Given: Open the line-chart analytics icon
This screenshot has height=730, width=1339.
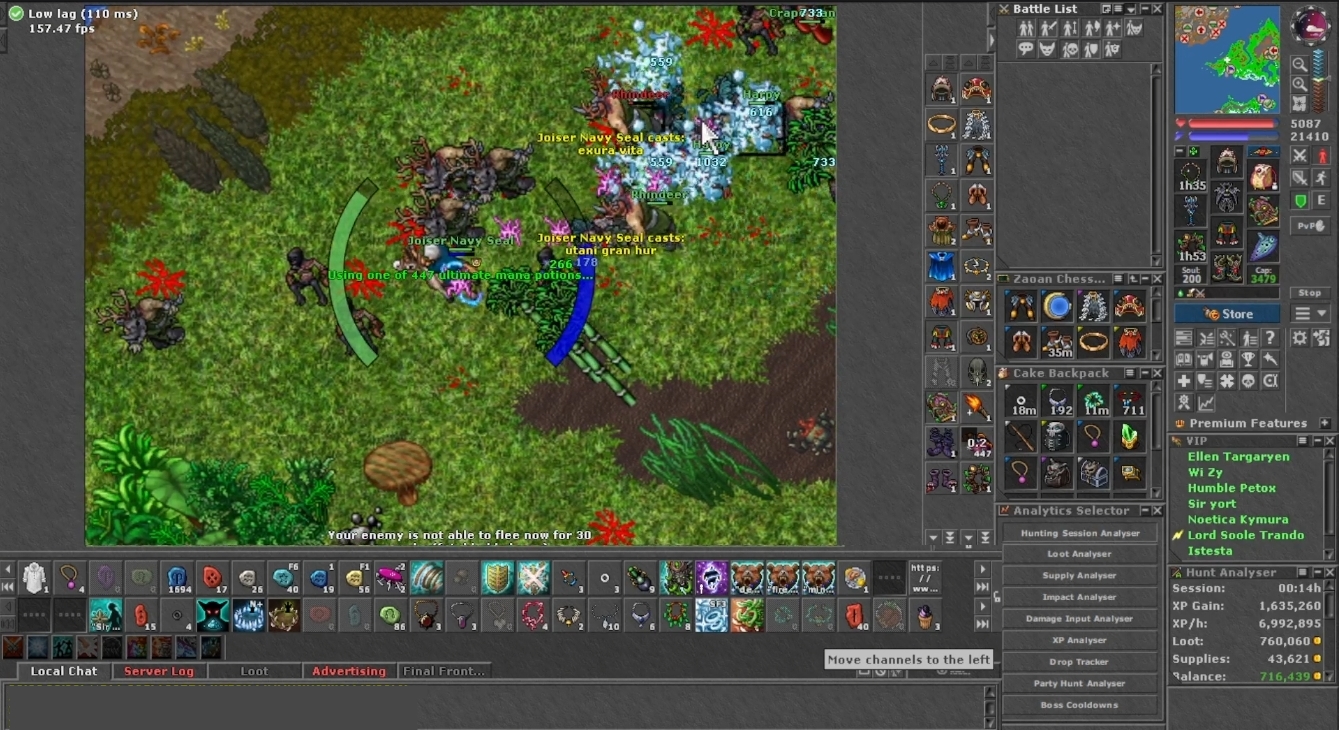Looking at the screenshot, I should click(1208, 402).
